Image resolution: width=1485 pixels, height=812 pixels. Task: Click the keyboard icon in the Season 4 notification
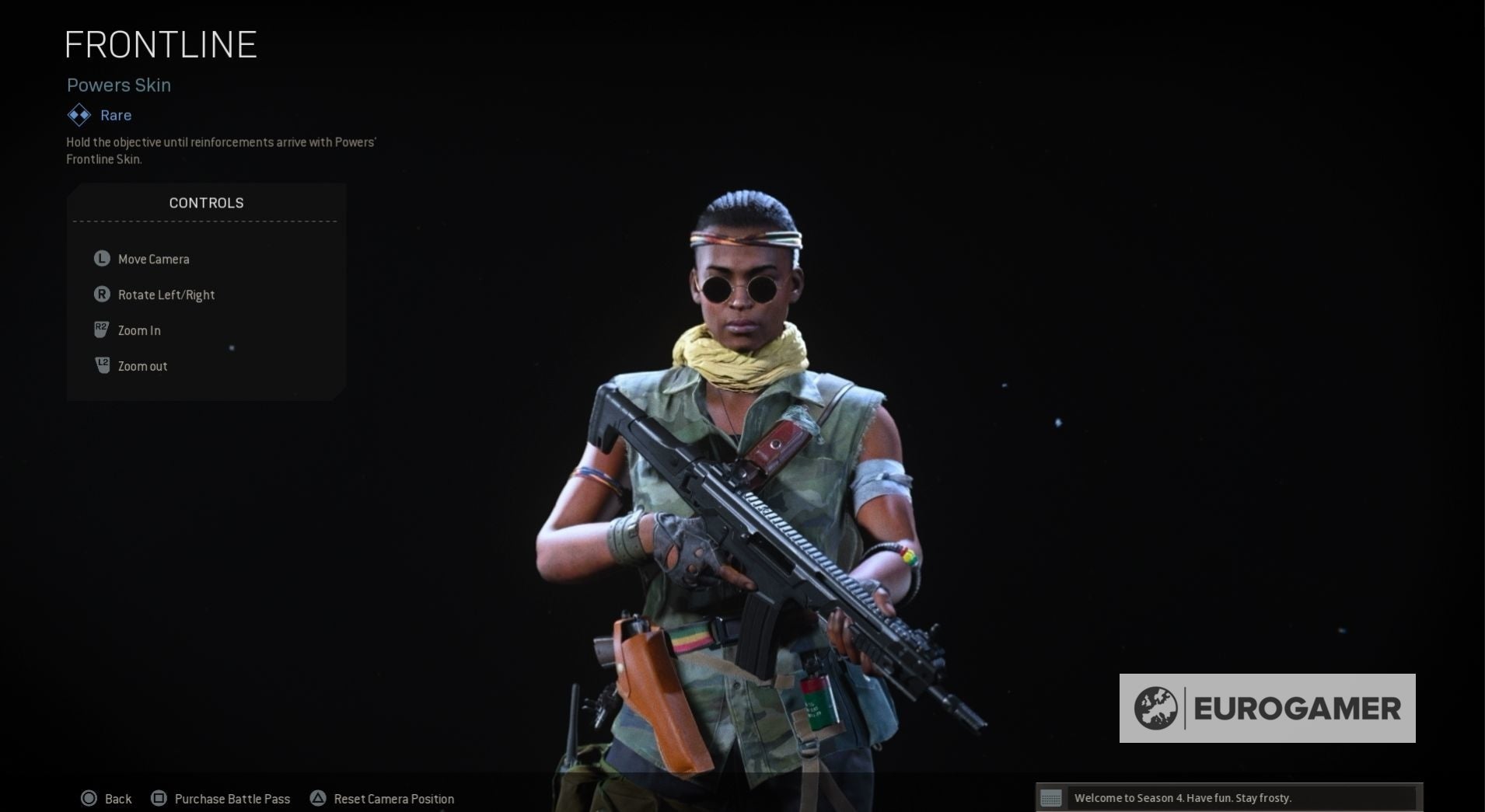pyautogui.click(x=1053, y=797)
